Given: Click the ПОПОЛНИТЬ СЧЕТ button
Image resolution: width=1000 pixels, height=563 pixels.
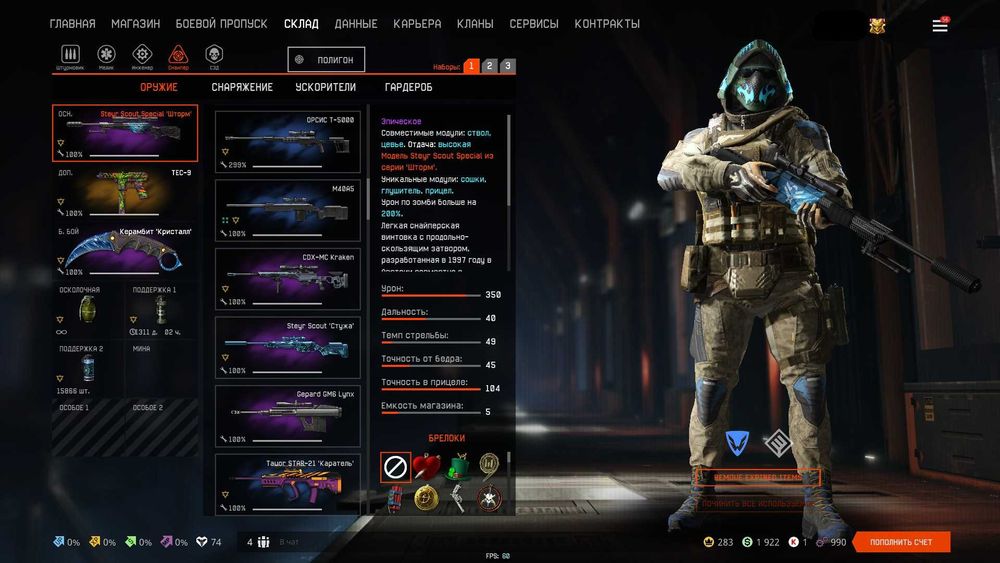Looking at the screenshot, I should (901, 542).
